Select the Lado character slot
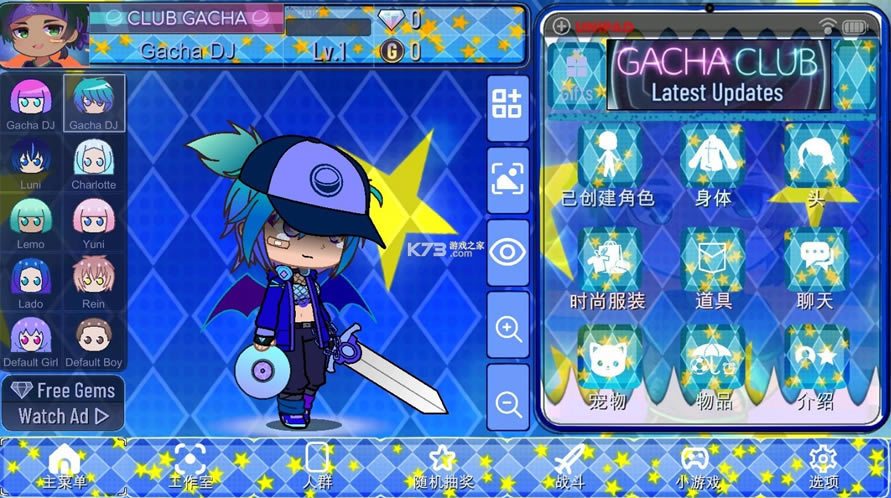Screen dimensions: 891x498 (31, 281)
